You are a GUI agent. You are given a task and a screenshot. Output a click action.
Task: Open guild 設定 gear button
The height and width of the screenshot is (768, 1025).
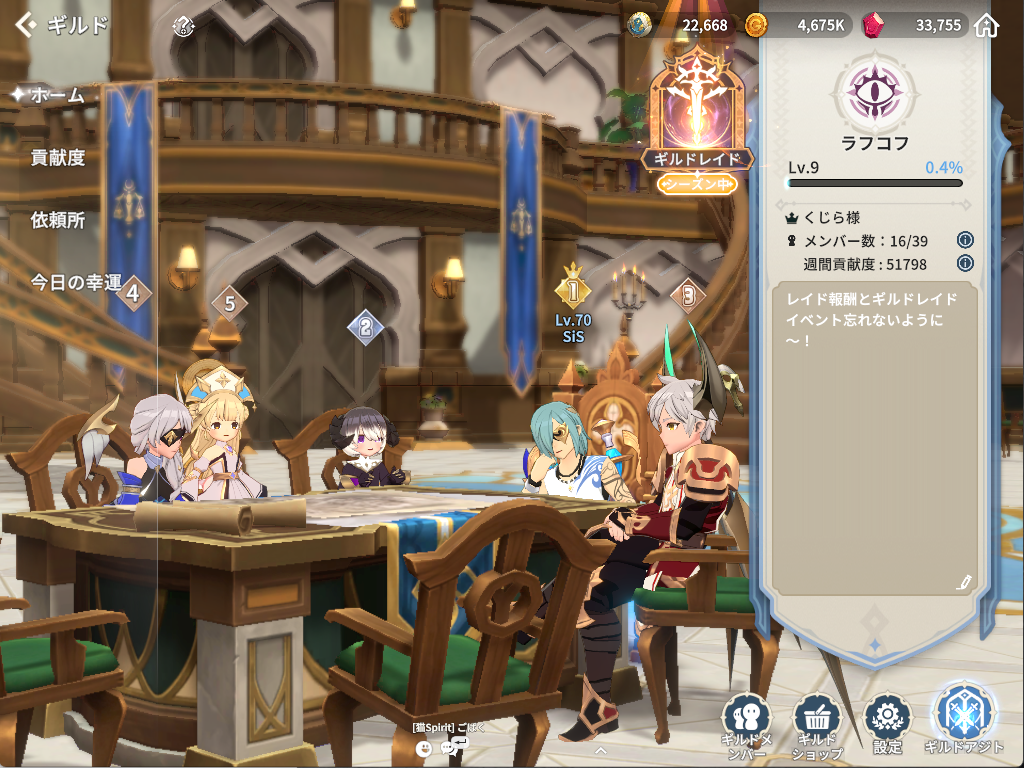point(887,721)
